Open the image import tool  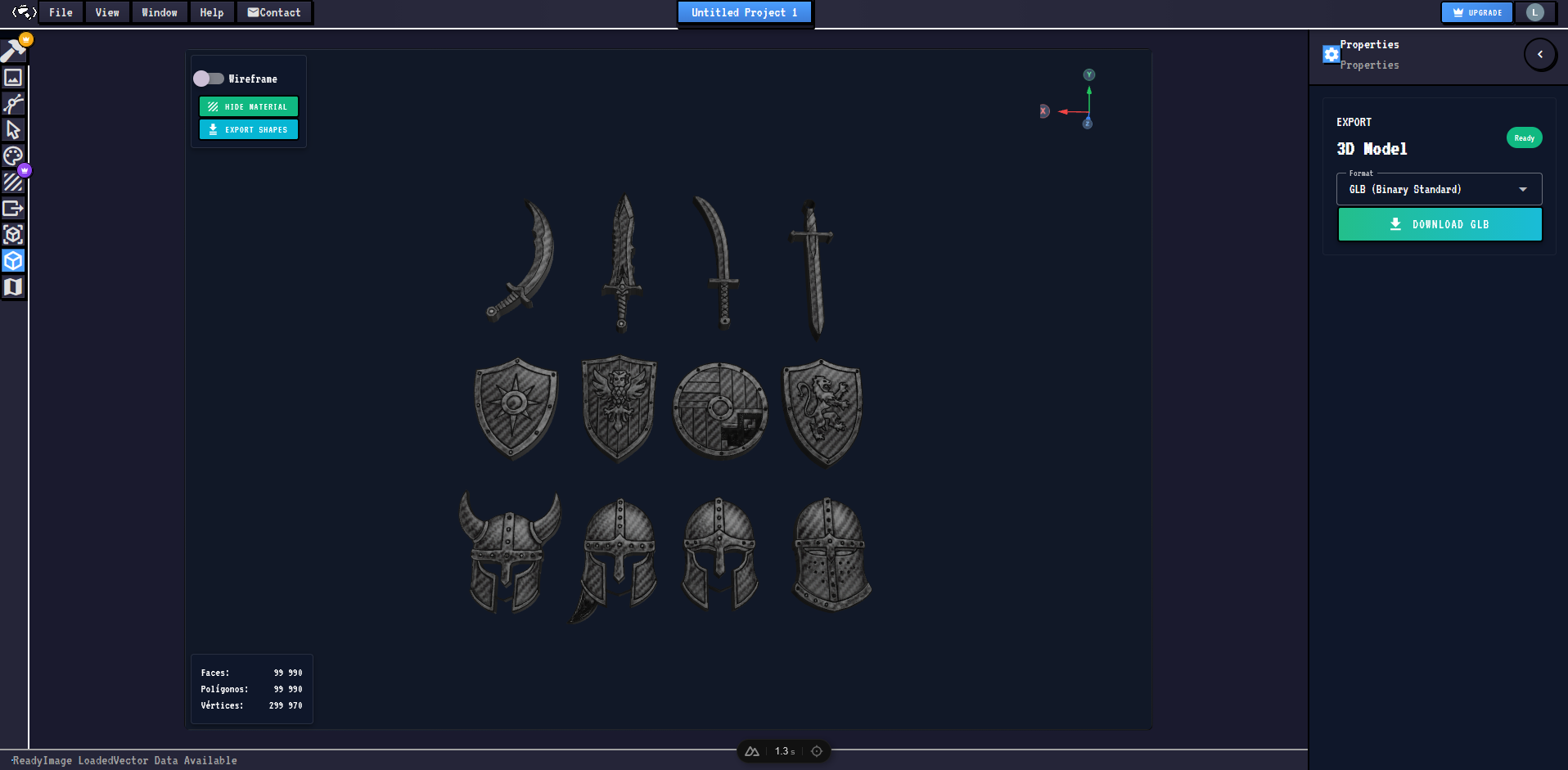click(13, 78)
